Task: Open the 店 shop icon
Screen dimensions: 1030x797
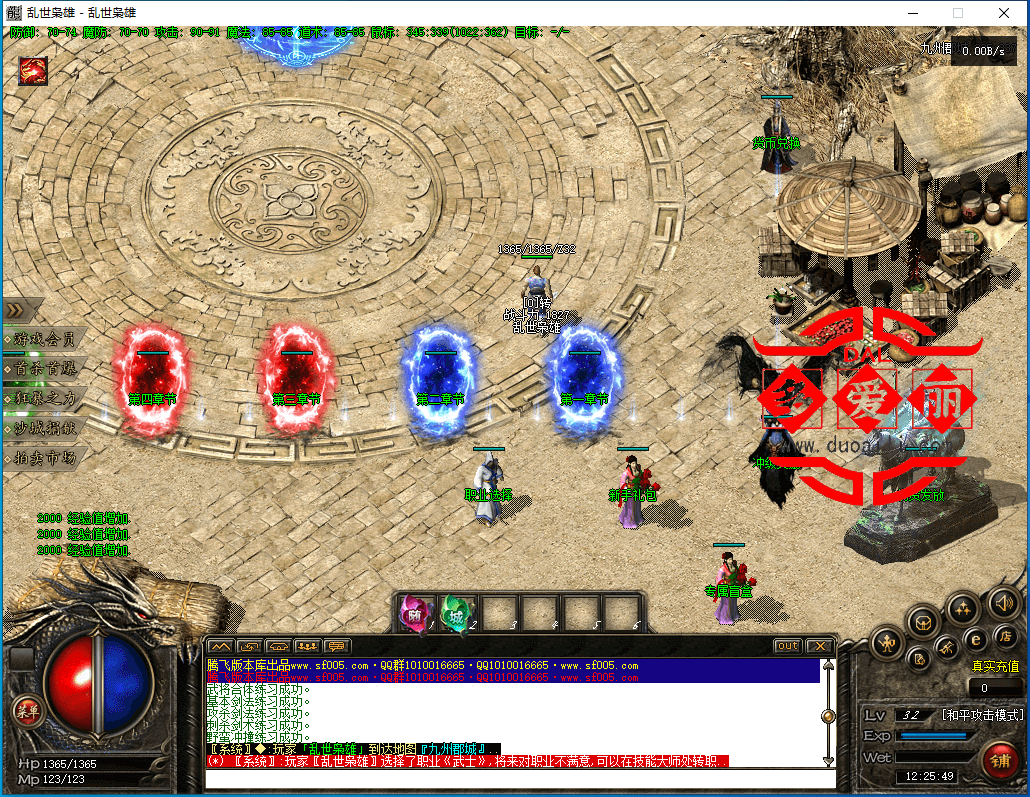Action: (1006, 637)
